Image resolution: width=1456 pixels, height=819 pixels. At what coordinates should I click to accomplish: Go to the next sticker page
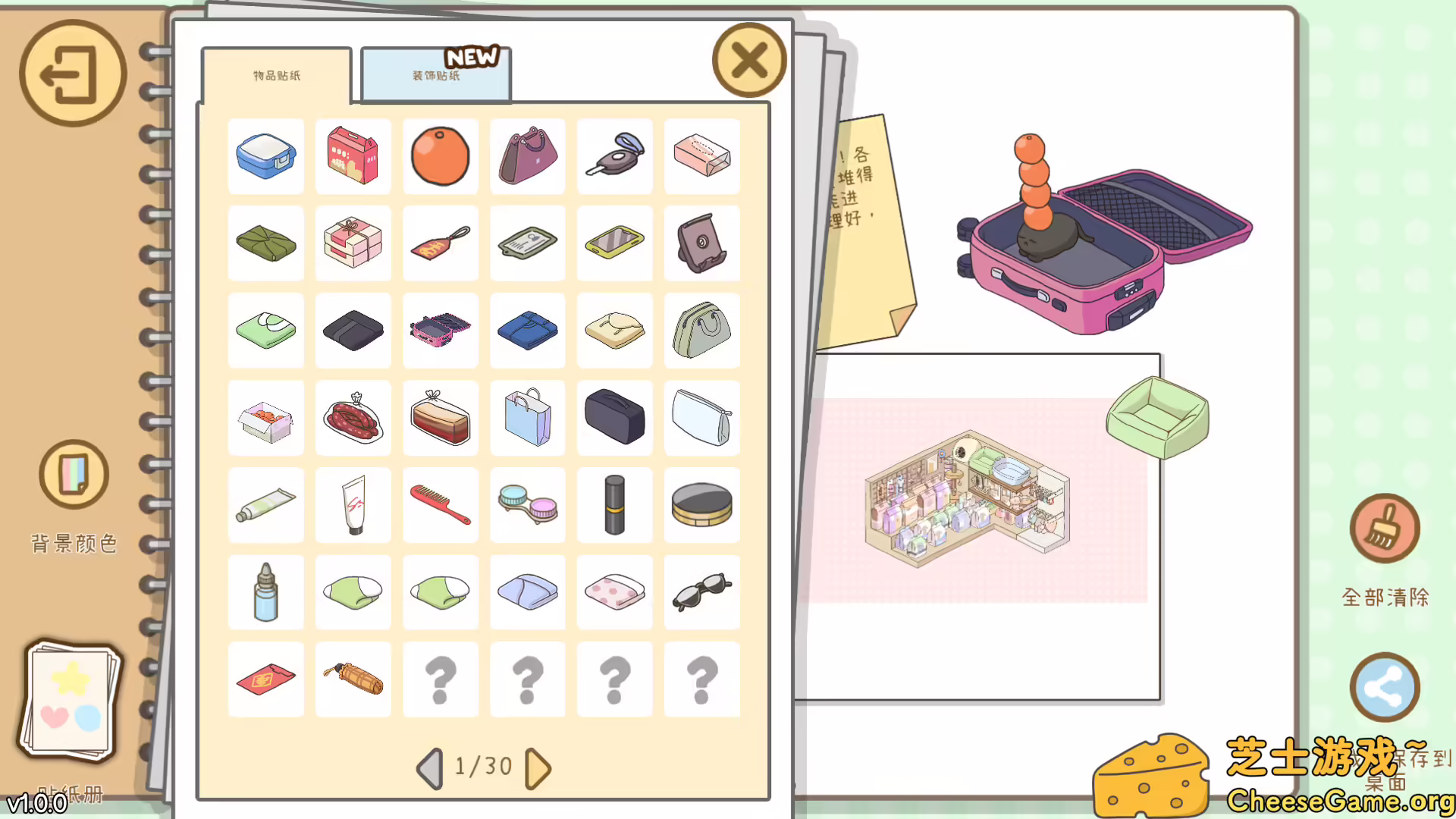click(x=538, y=767)
